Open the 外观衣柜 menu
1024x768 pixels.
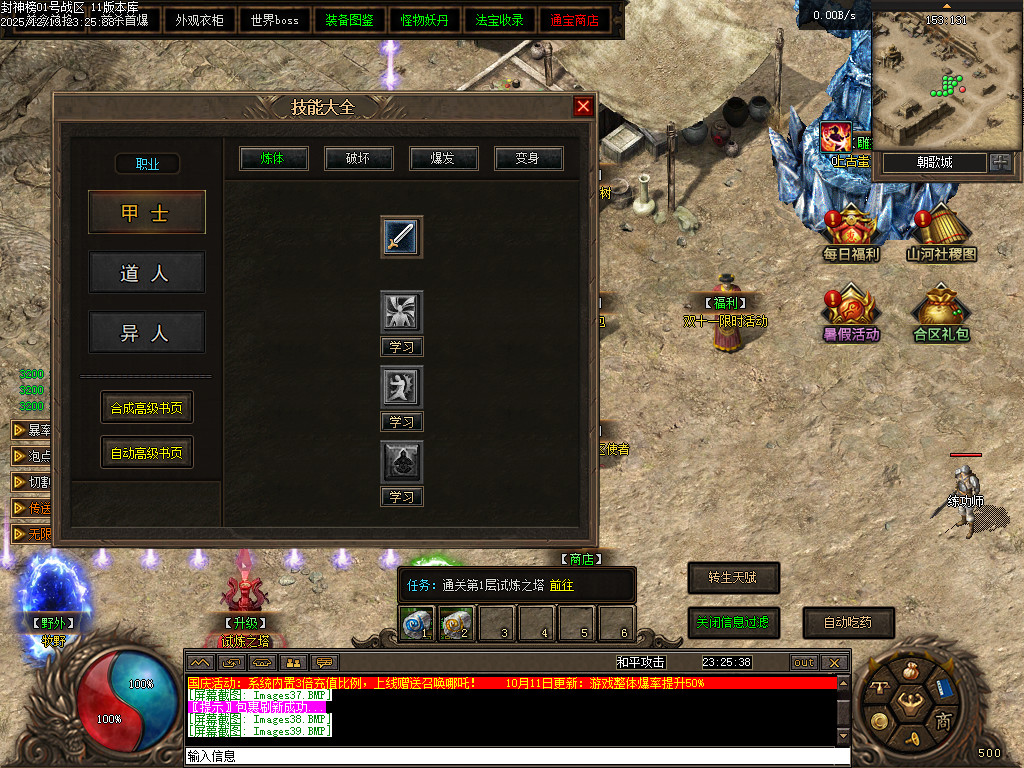click(199, 20)
